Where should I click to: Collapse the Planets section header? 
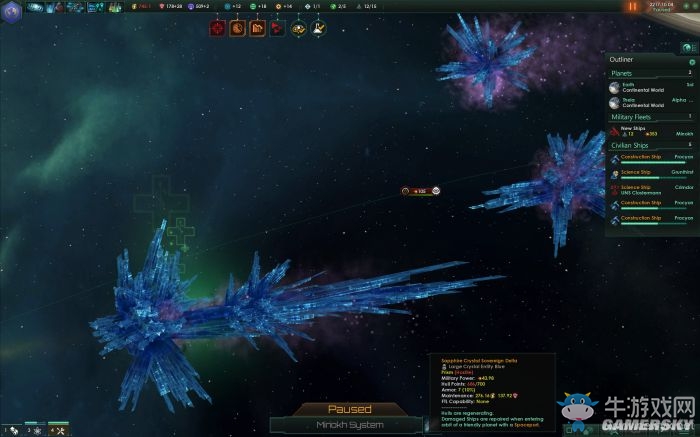click(x=650, y=73)
